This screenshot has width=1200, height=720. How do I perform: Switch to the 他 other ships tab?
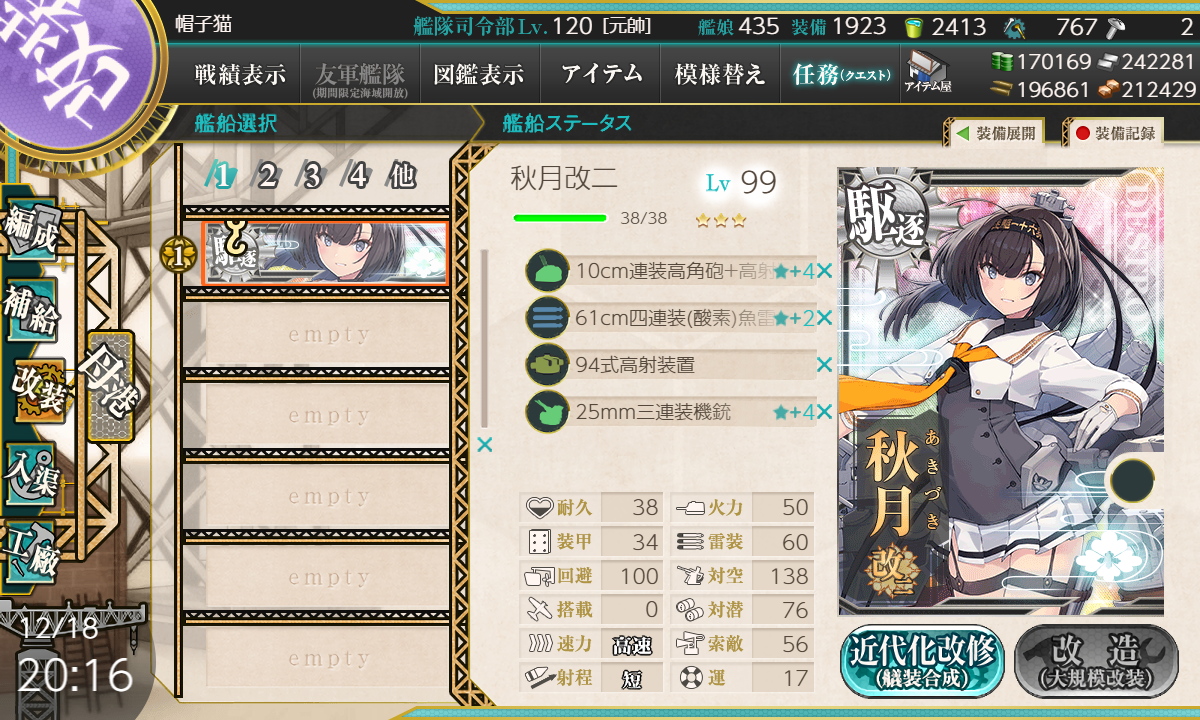click(402, 177)
